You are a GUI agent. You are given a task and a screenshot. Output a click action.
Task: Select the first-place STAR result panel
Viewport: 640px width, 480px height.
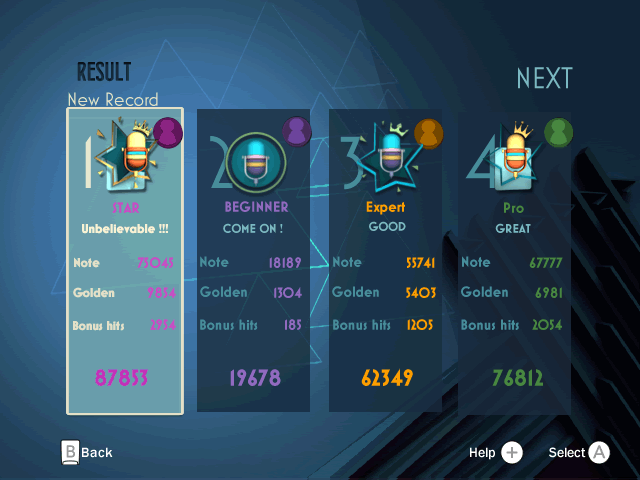click(x=125, y=260)
